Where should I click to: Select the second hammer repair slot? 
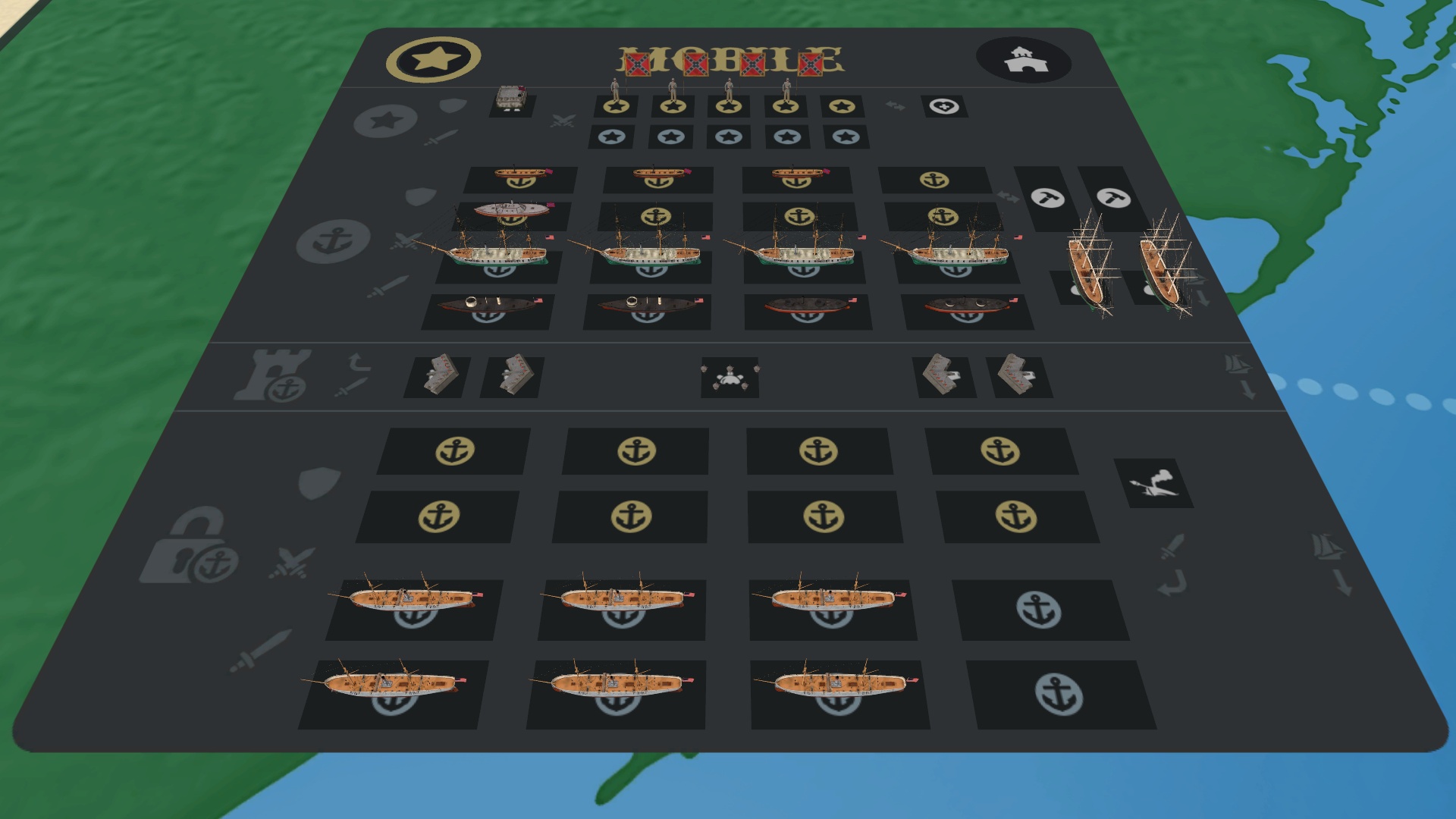coord(1113,199)
